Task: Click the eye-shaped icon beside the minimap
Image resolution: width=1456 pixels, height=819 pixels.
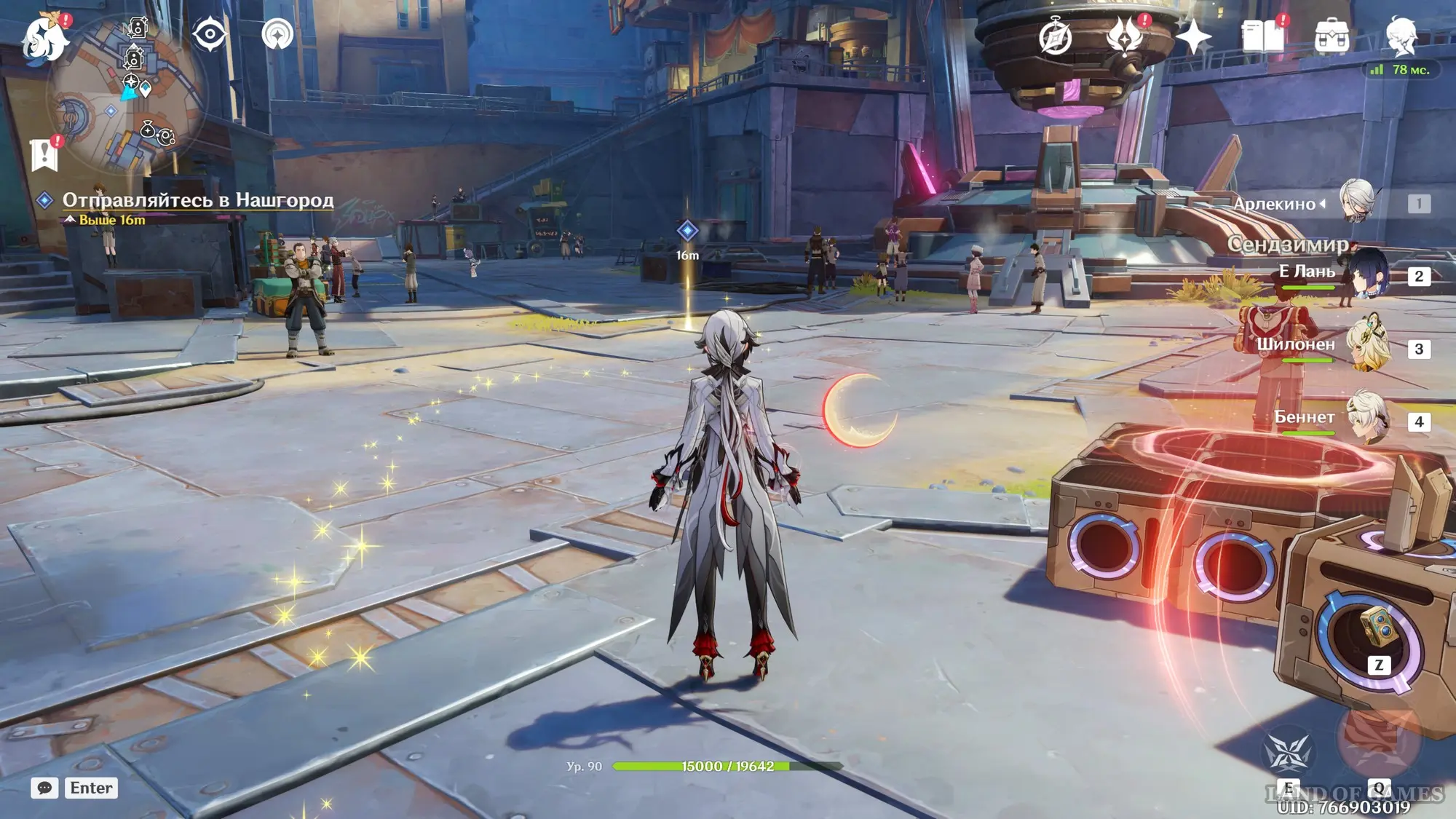Action: 210,34
